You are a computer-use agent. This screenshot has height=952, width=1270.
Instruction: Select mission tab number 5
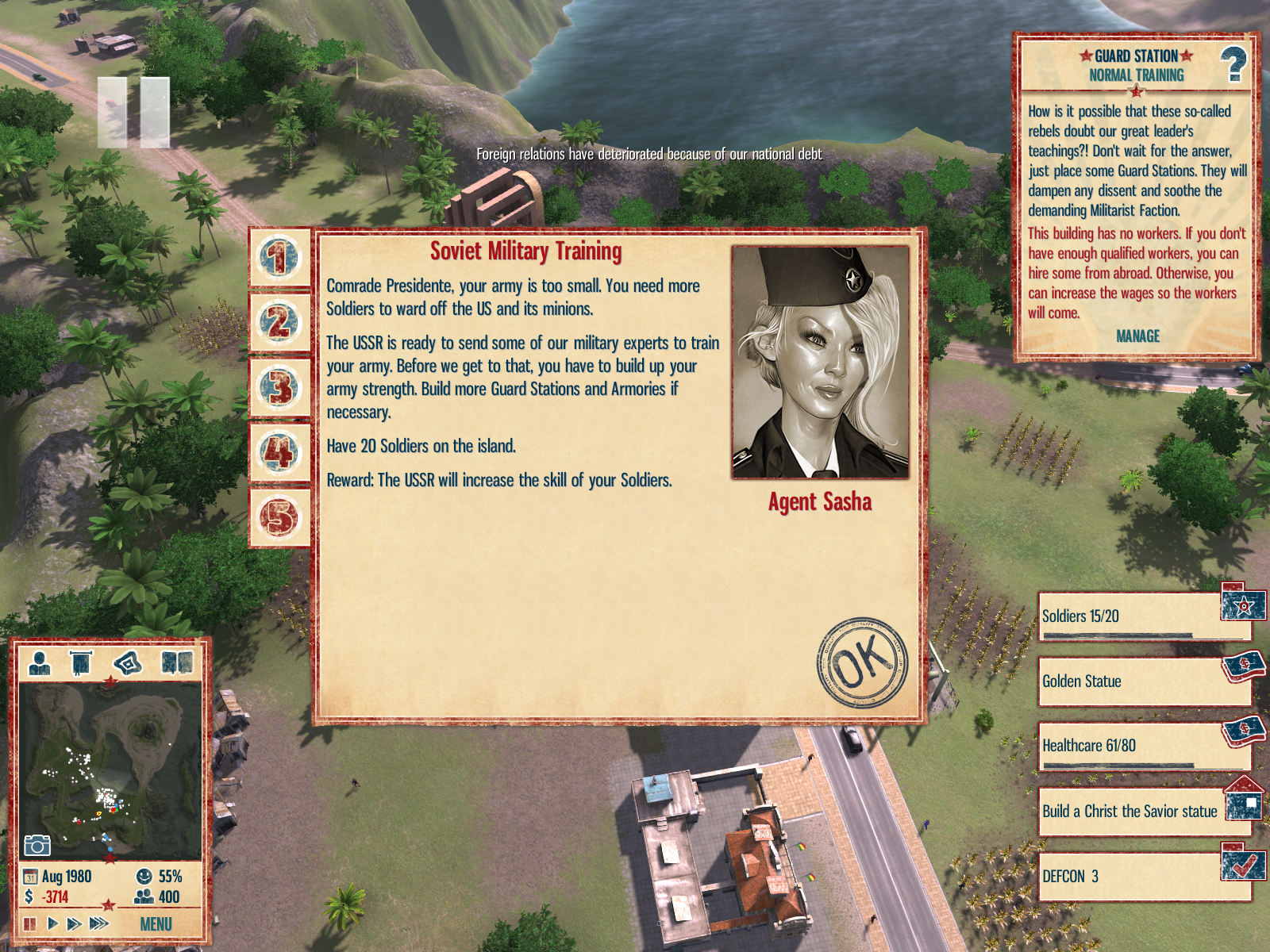[x=279, y=518]
